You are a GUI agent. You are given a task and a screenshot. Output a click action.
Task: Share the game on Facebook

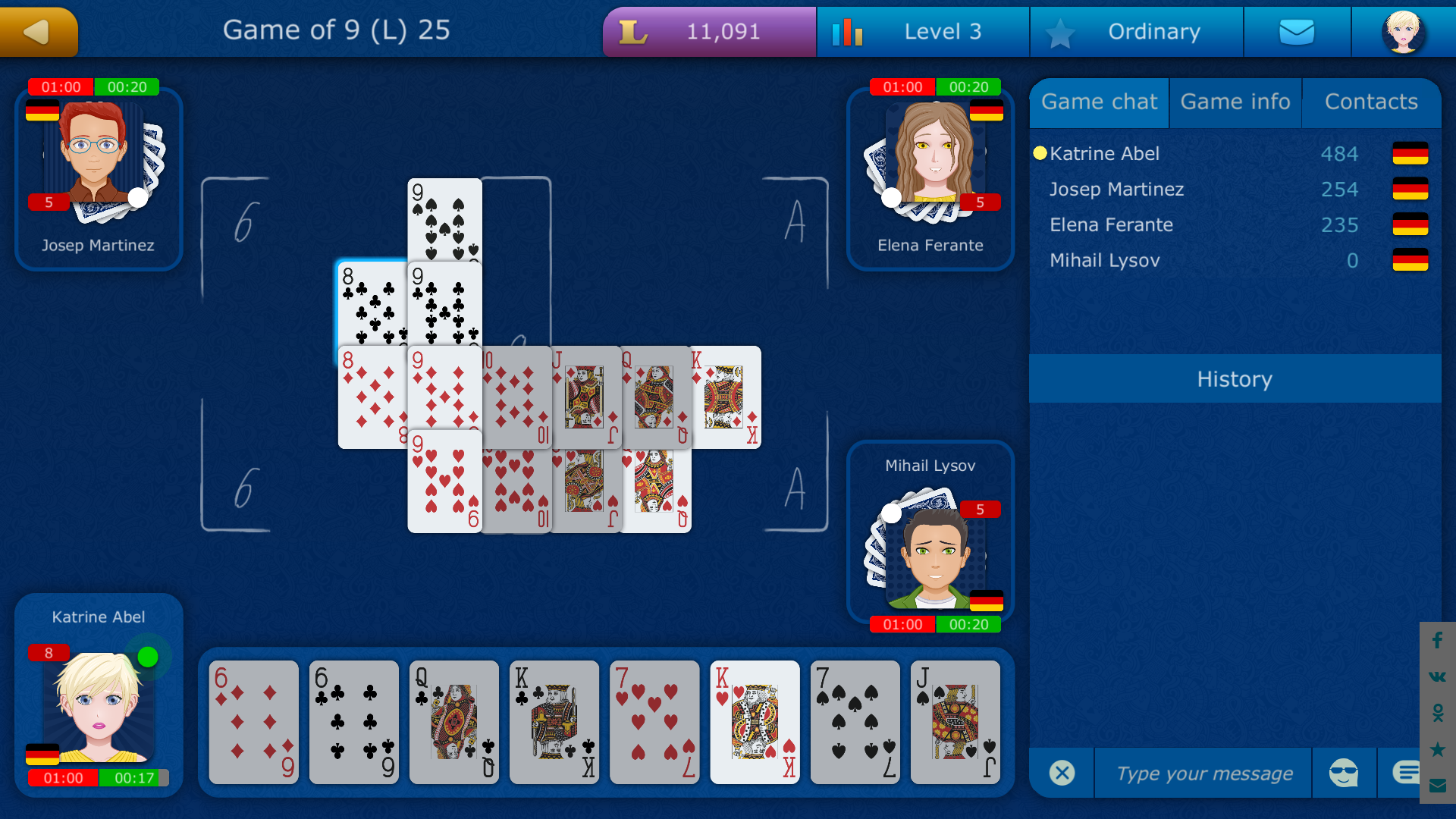1436,641
